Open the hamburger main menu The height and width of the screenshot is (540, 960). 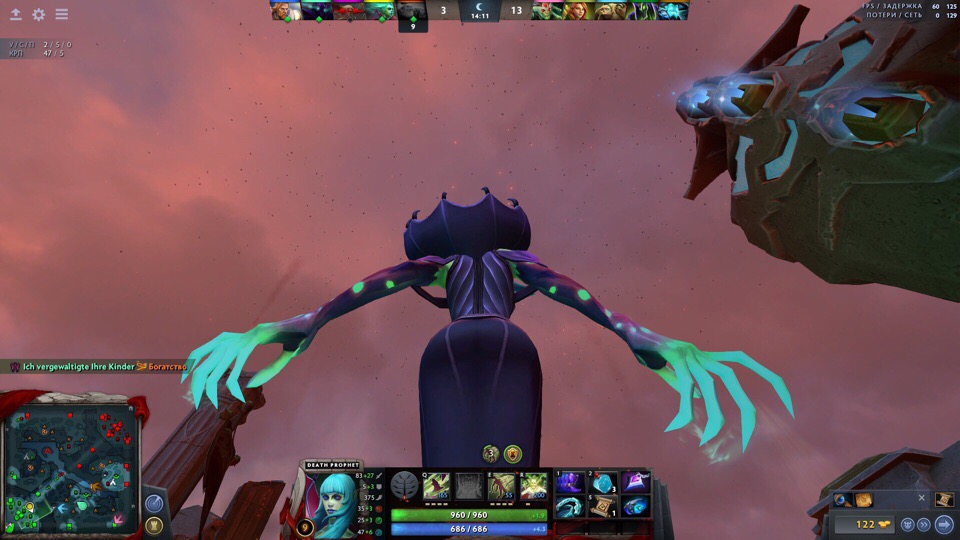62,15
